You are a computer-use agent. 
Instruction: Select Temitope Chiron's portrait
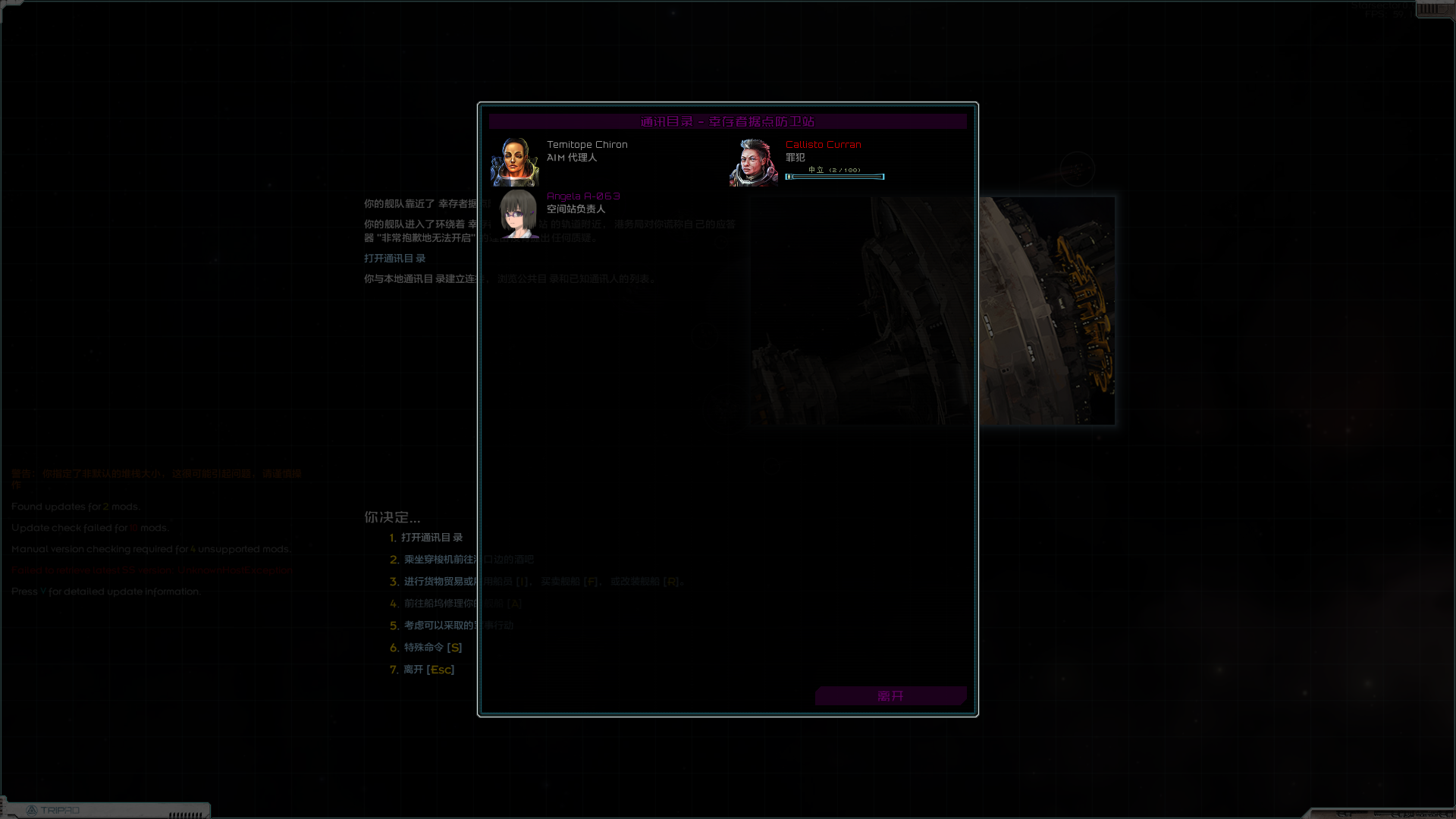516,160
